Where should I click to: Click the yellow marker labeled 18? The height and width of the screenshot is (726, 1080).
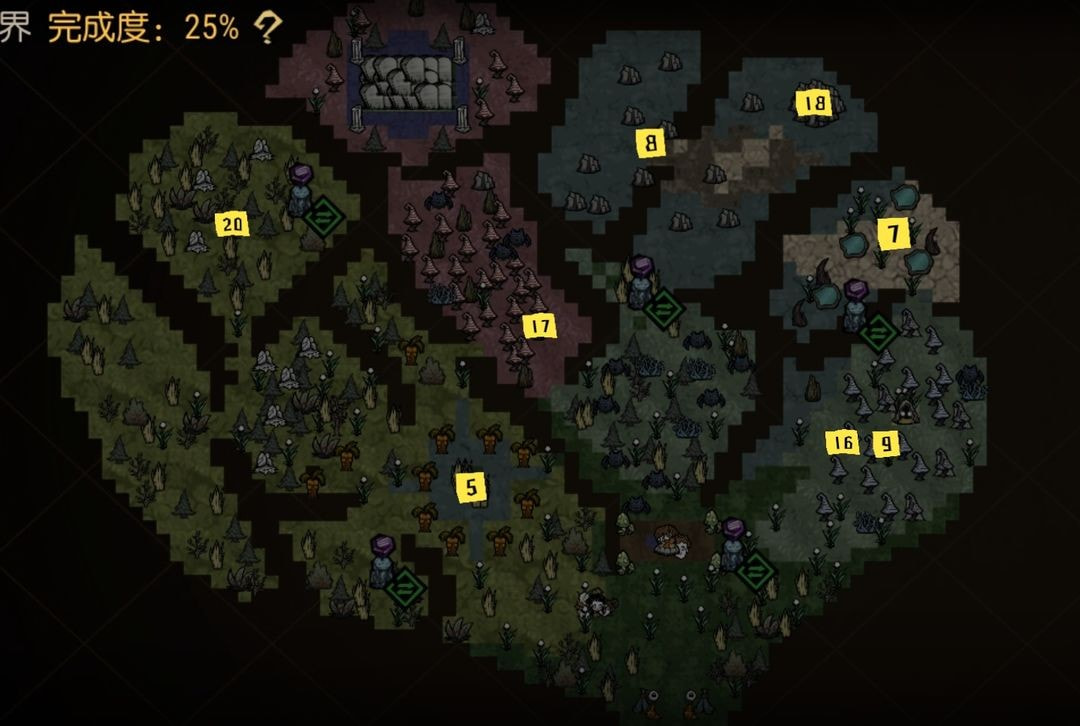point(812,103)
